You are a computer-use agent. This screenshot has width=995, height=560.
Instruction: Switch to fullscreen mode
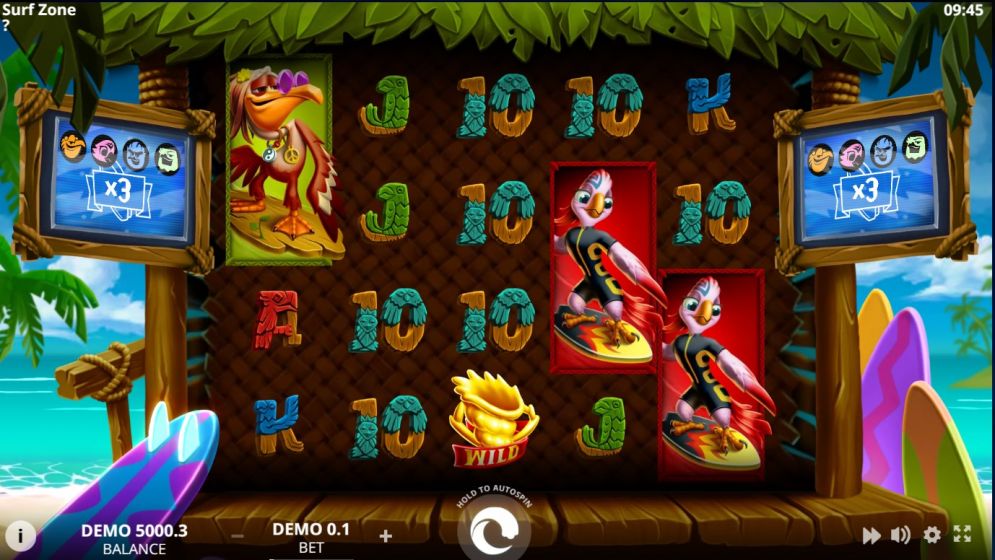coord(962,535)
